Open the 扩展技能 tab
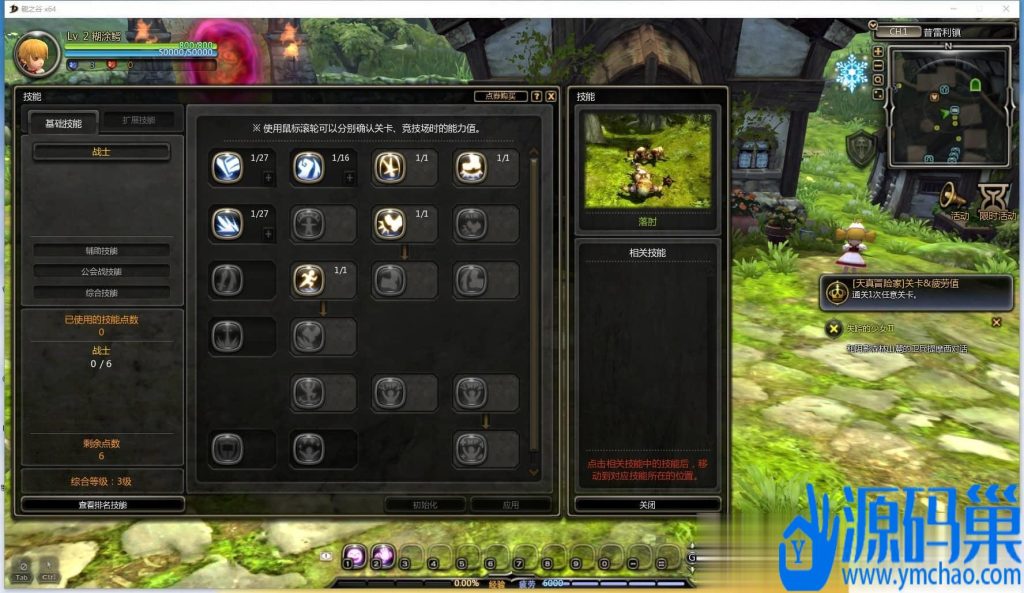 pyautogui.click(x=139, y=120)
